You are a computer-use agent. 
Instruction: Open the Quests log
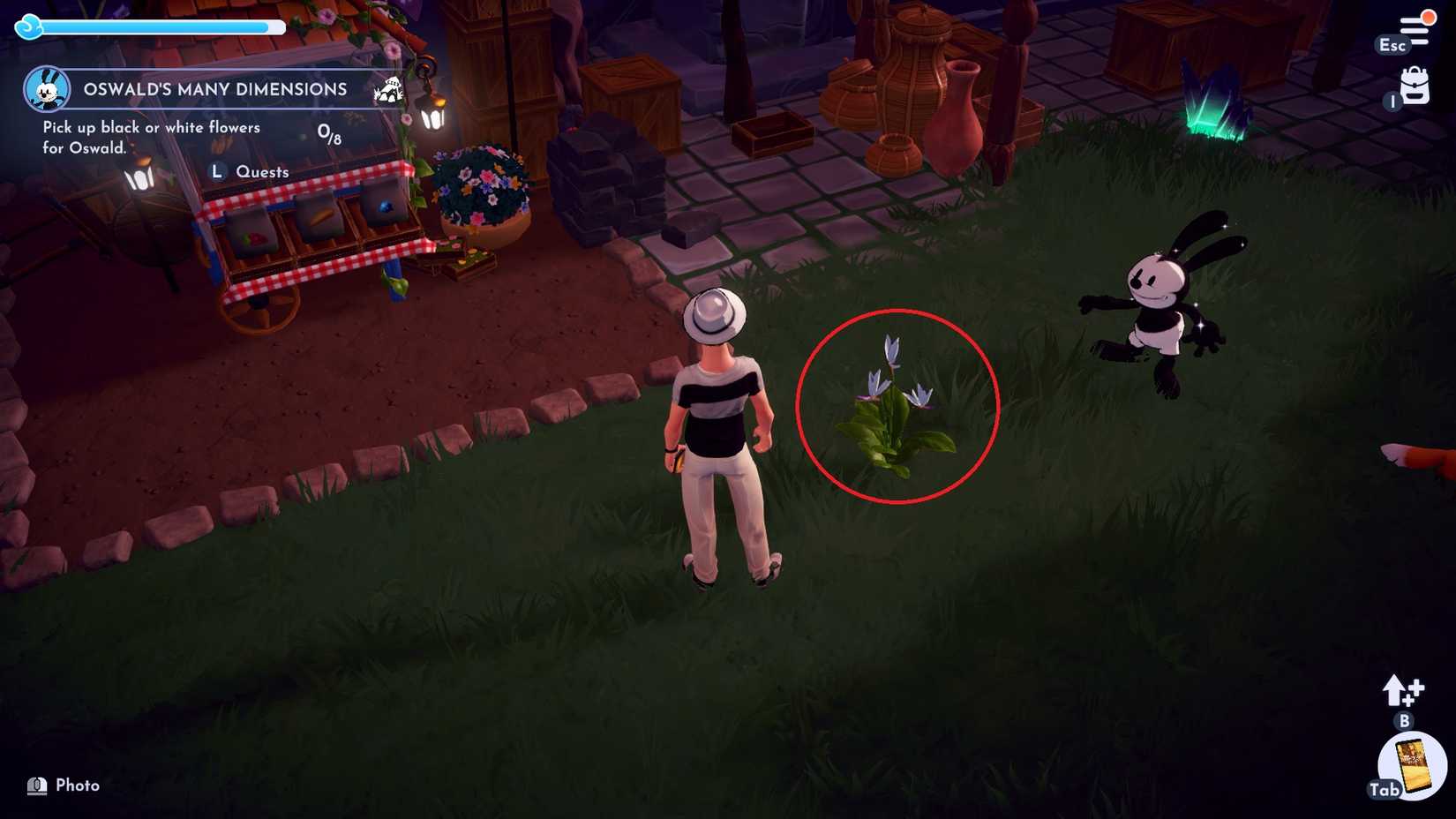[262, 171]
